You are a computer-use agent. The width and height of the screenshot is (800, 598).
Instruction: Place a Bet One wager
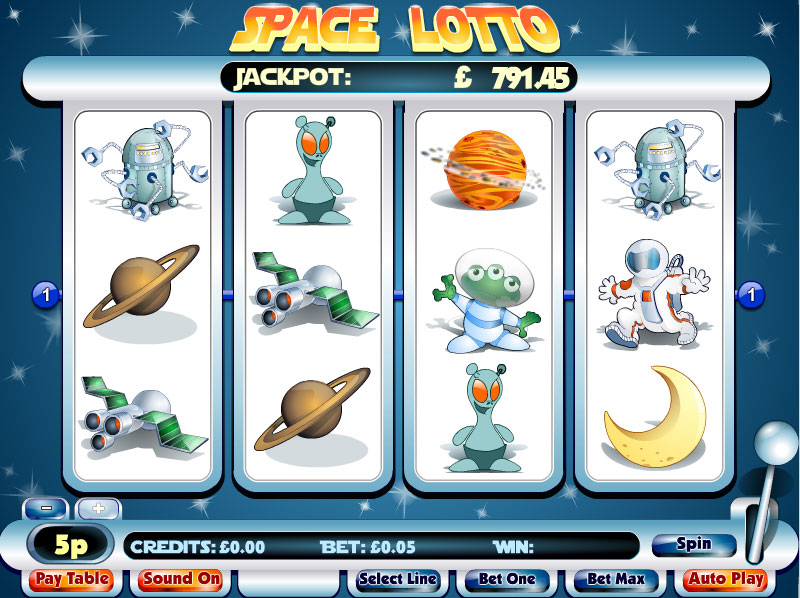click(506, 579)
